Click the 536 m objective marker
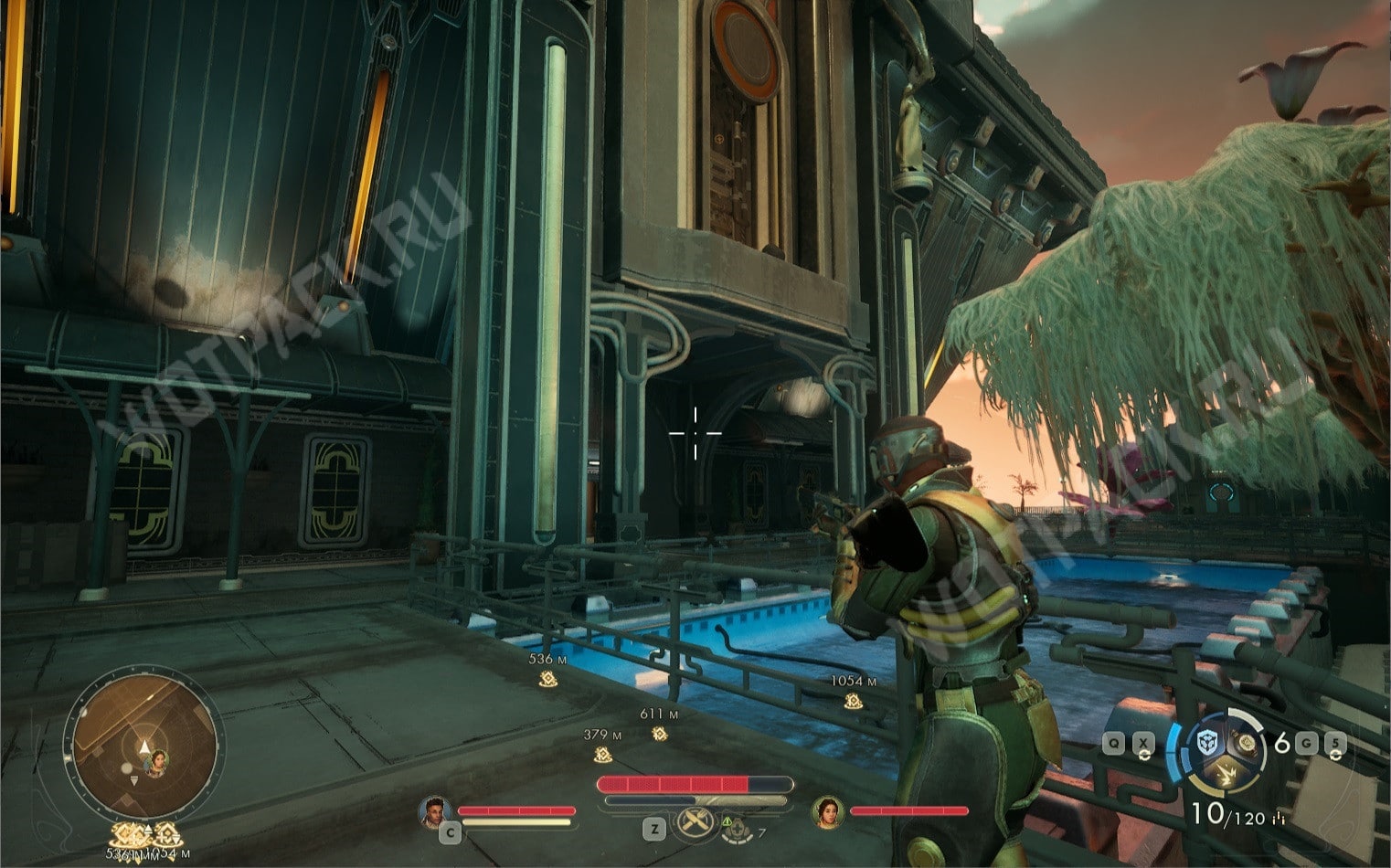 [x=547, y=679]
